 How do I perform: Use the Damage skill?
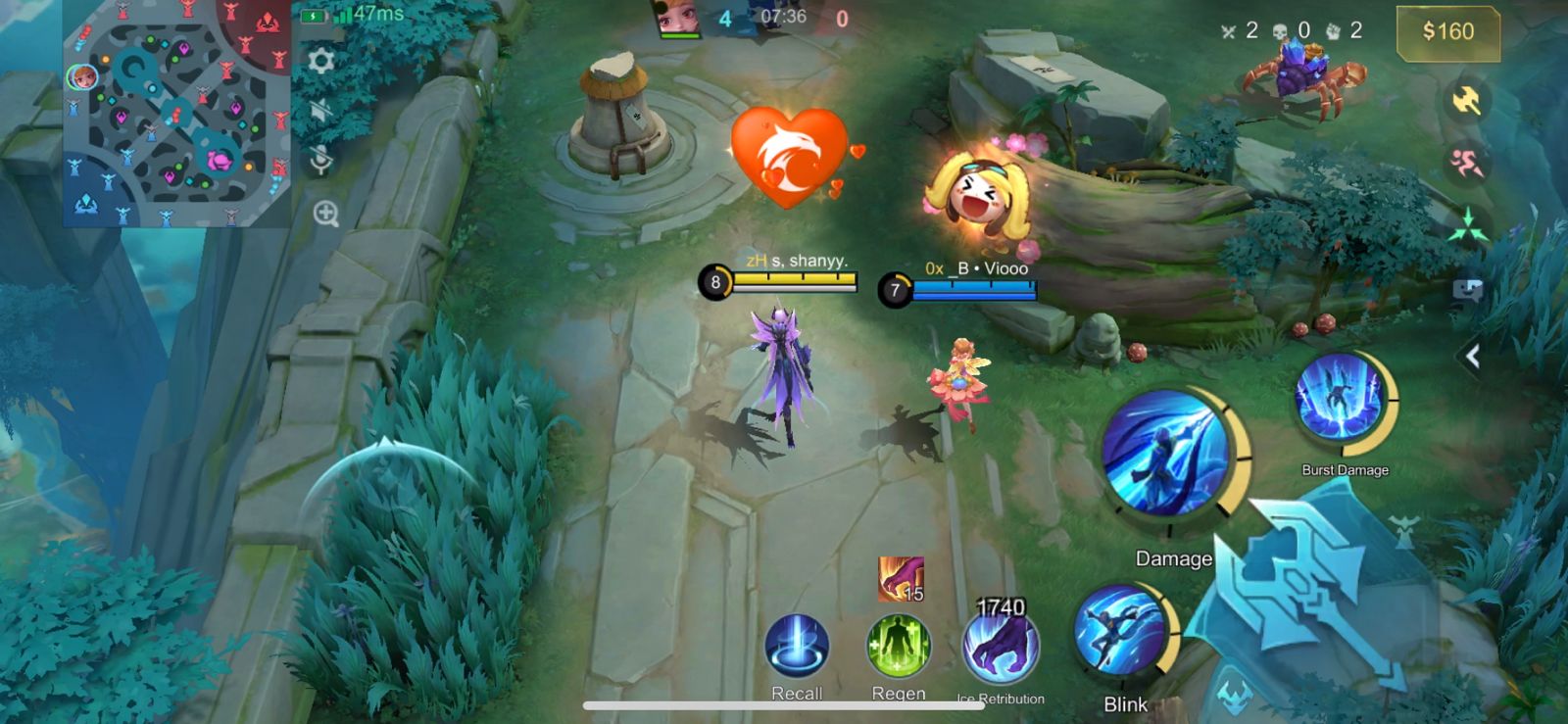pyautogui.click(x=1166, y=453)
